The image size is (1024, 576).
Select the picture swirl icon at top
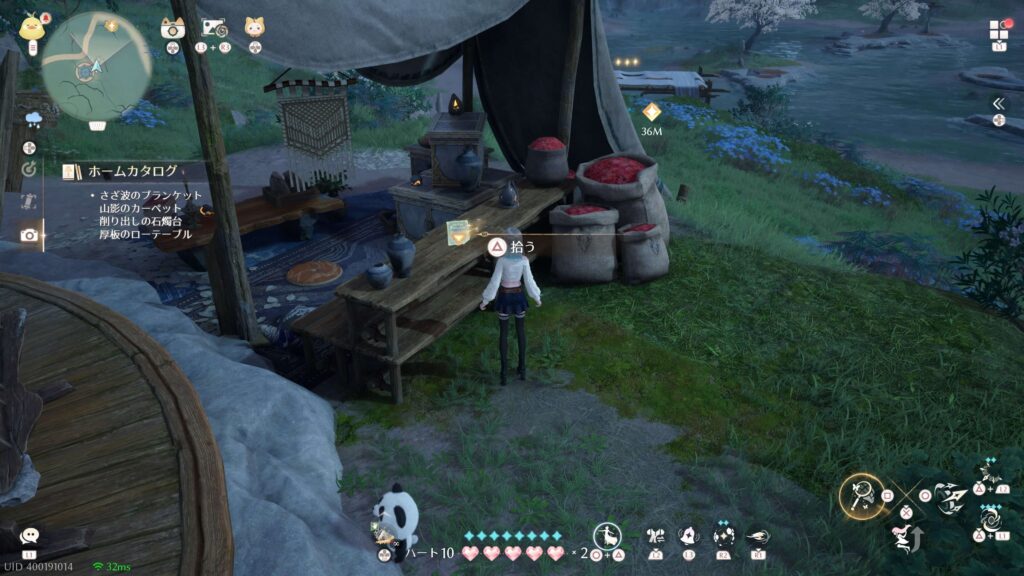(x=214, y=27)
